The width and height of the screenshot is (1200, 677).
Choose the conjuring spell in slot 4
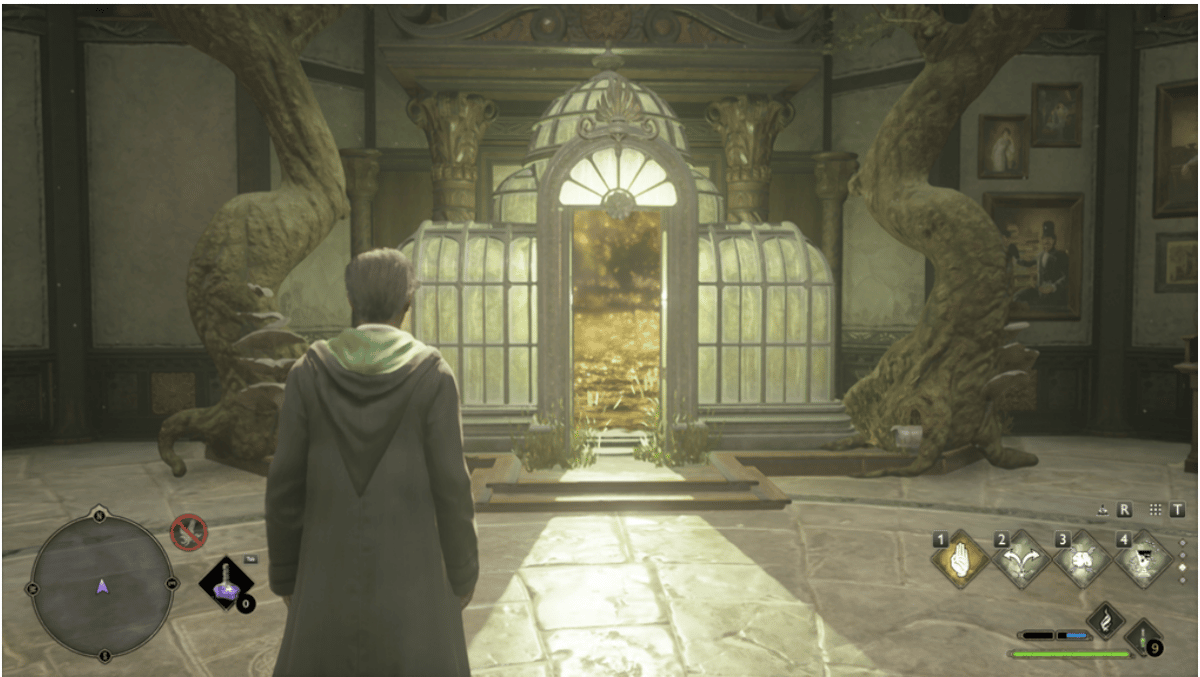click(x=1141, y=560)
